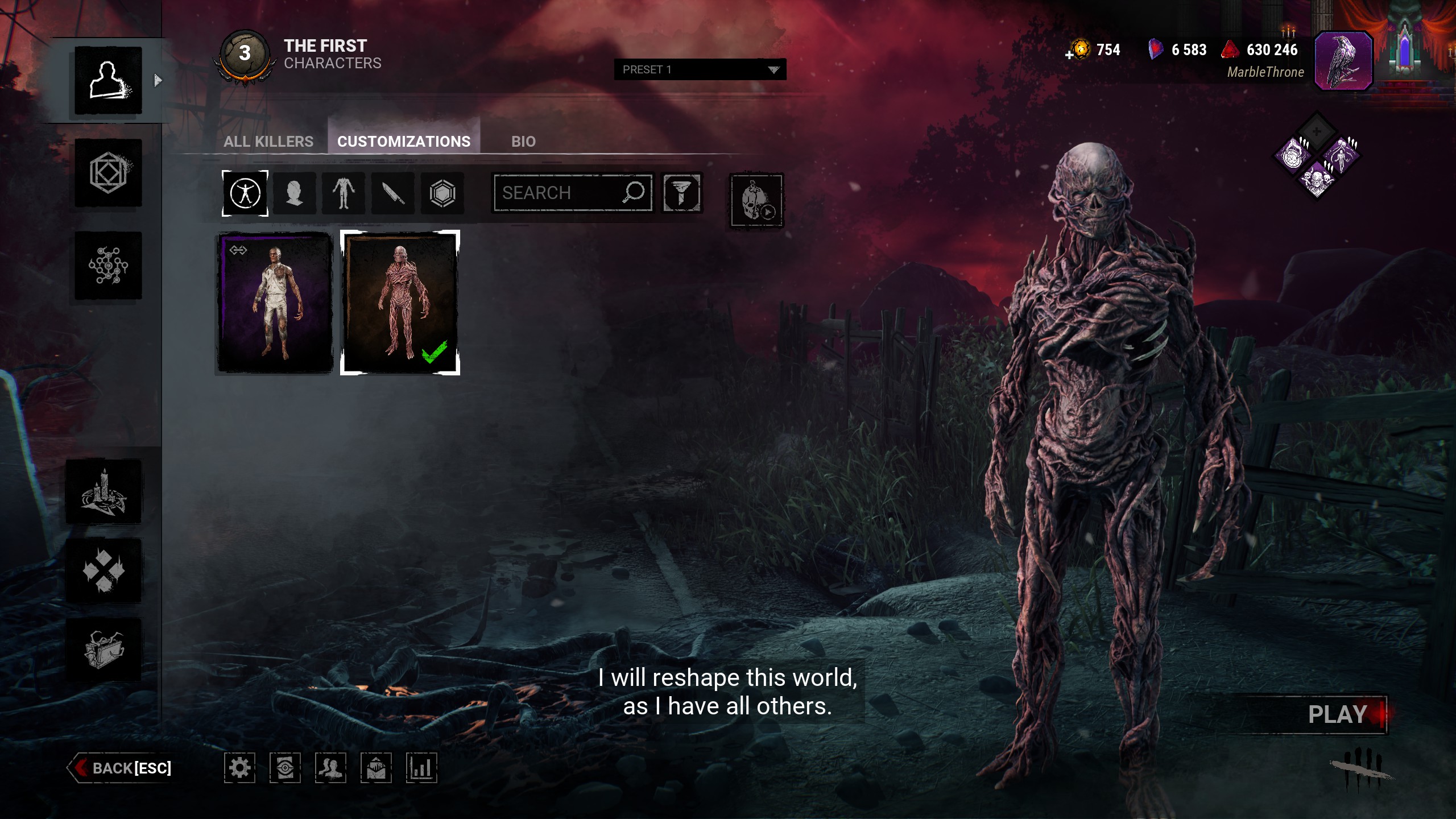Viewport: 1456px width, 819px height.
Task: Select the full outfit category icon
Action: (245, 193)
